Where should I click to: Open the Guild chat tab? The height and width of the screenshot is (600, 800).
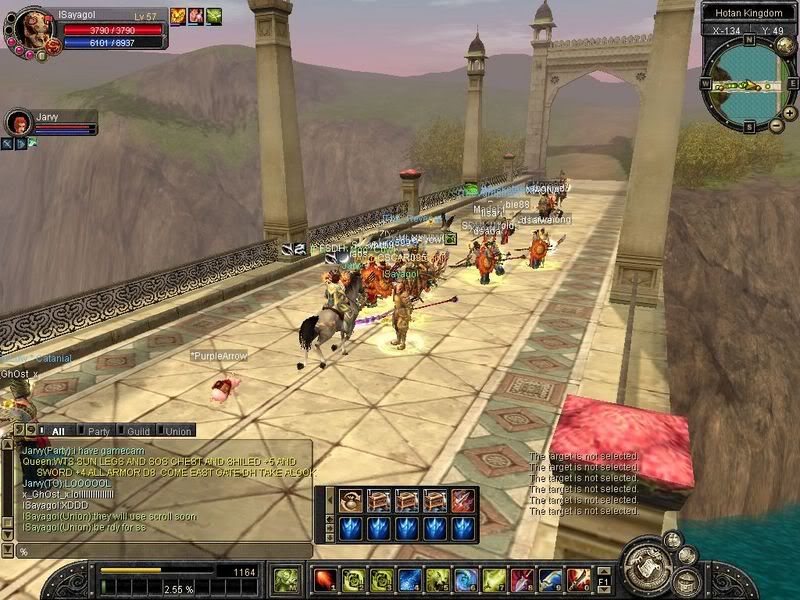[x=140, y=431]
